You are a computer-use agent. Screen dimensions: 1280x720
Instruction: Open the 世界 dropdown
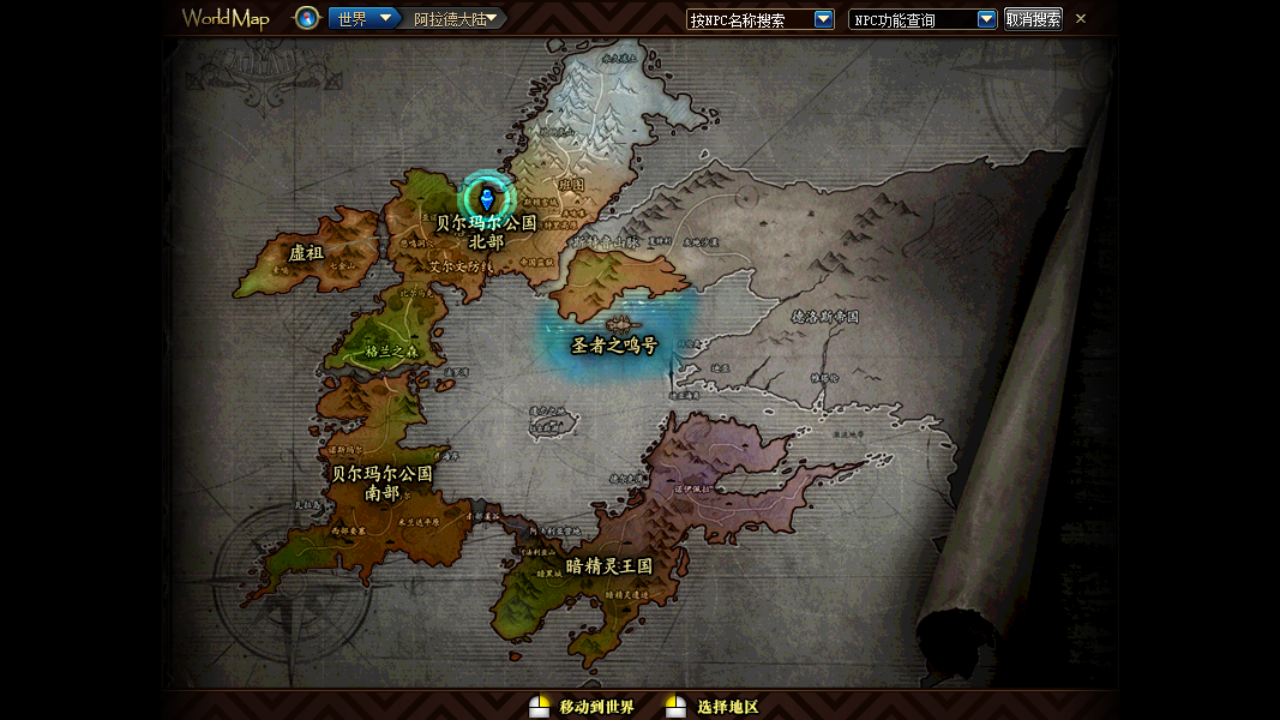pyautogui.click(x=364, y=19)
